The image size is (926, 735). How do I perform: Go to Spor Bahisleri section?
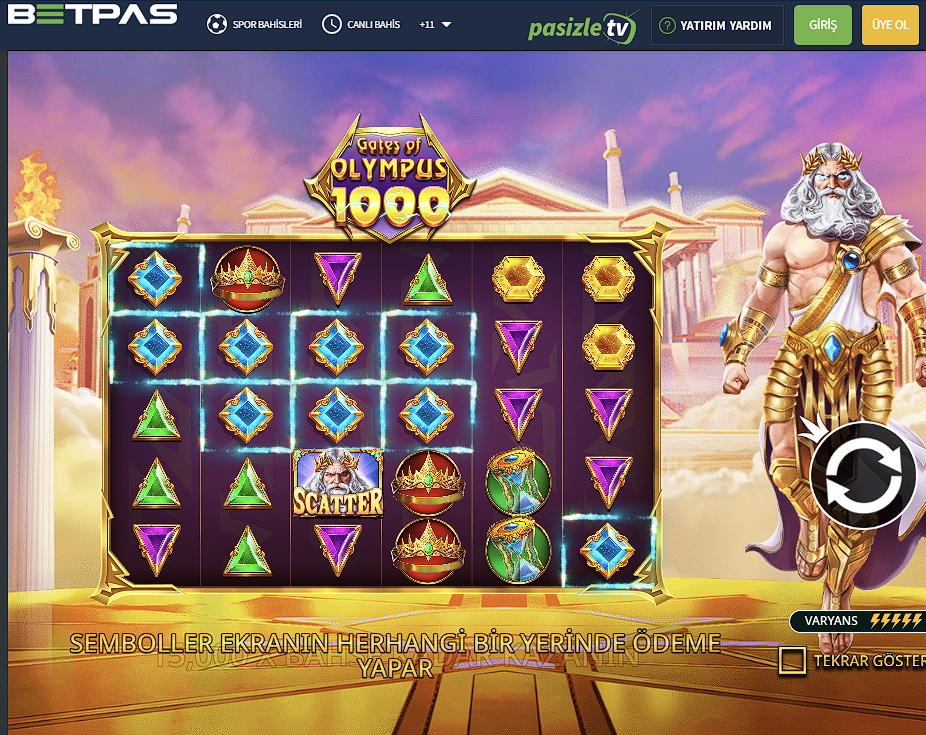coord(255,24)
